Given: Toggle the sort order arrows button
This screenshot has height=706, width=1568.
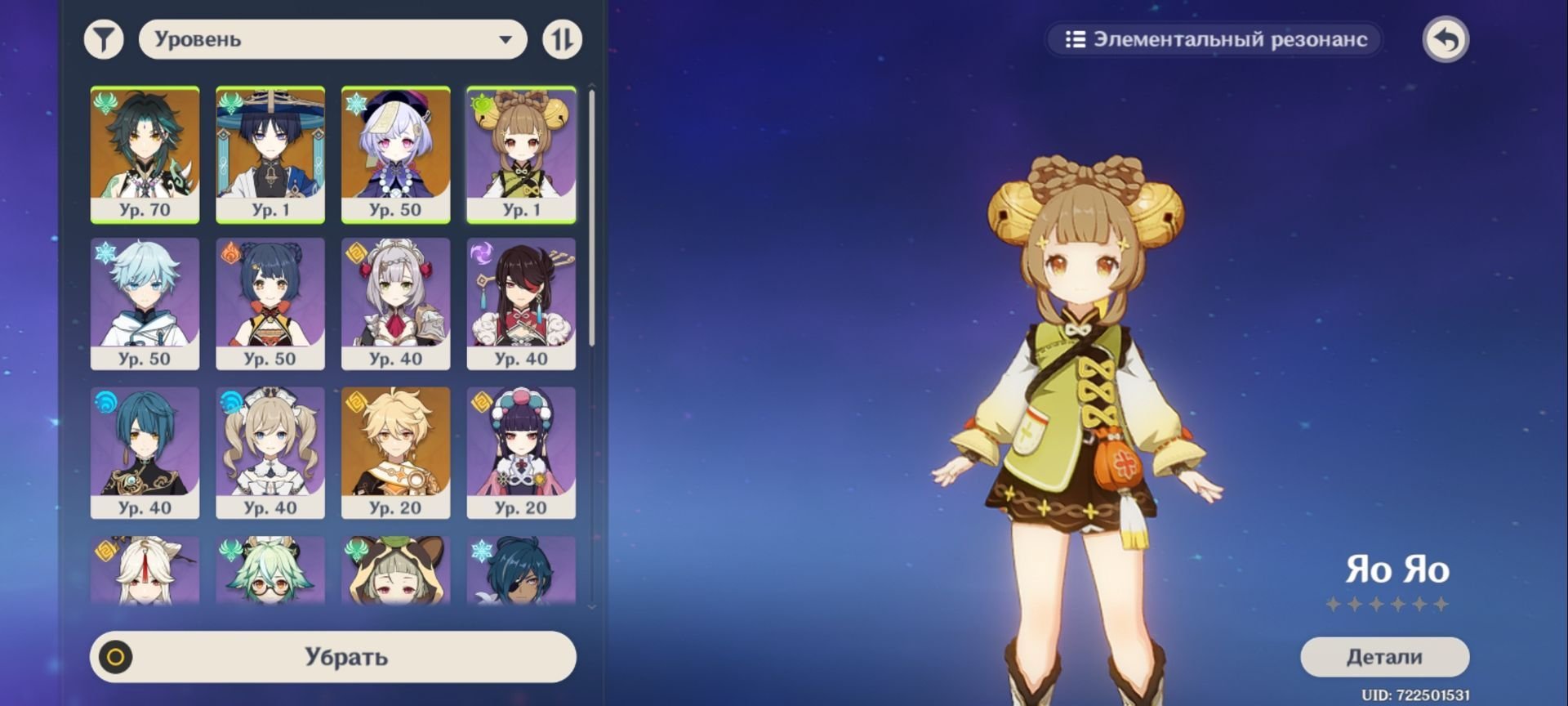Looking at the screenshot, I should (562, 39).
